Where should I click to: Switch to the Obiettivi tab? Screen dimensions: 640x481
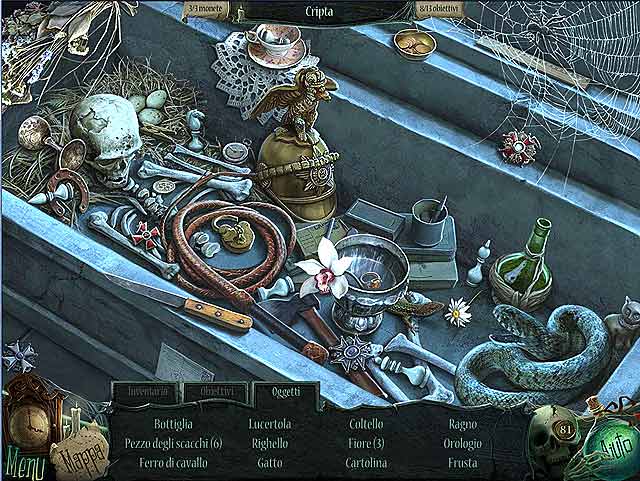coord(215,393)
